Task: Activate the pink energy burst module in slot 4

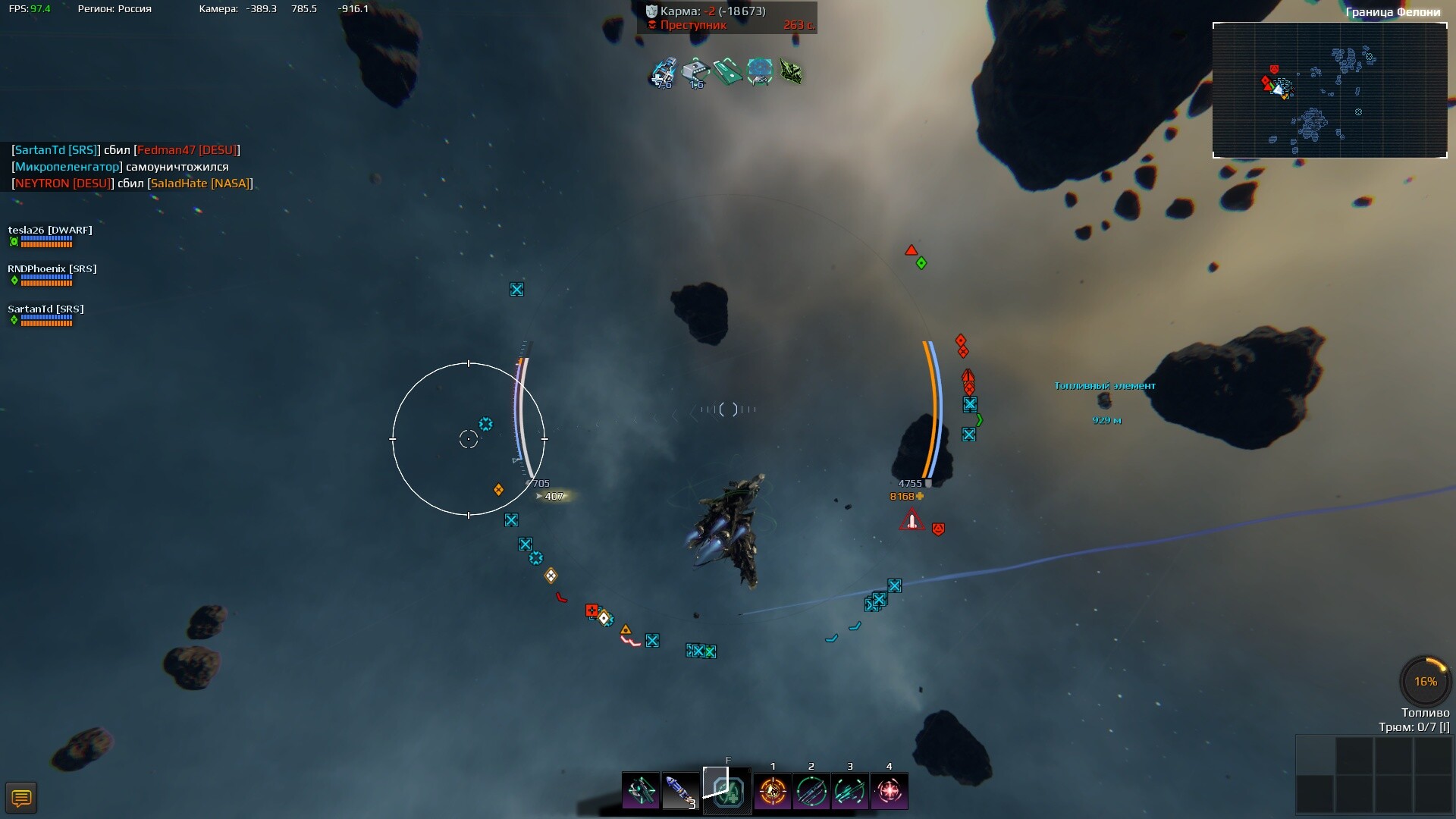Action: coord(889,792)
